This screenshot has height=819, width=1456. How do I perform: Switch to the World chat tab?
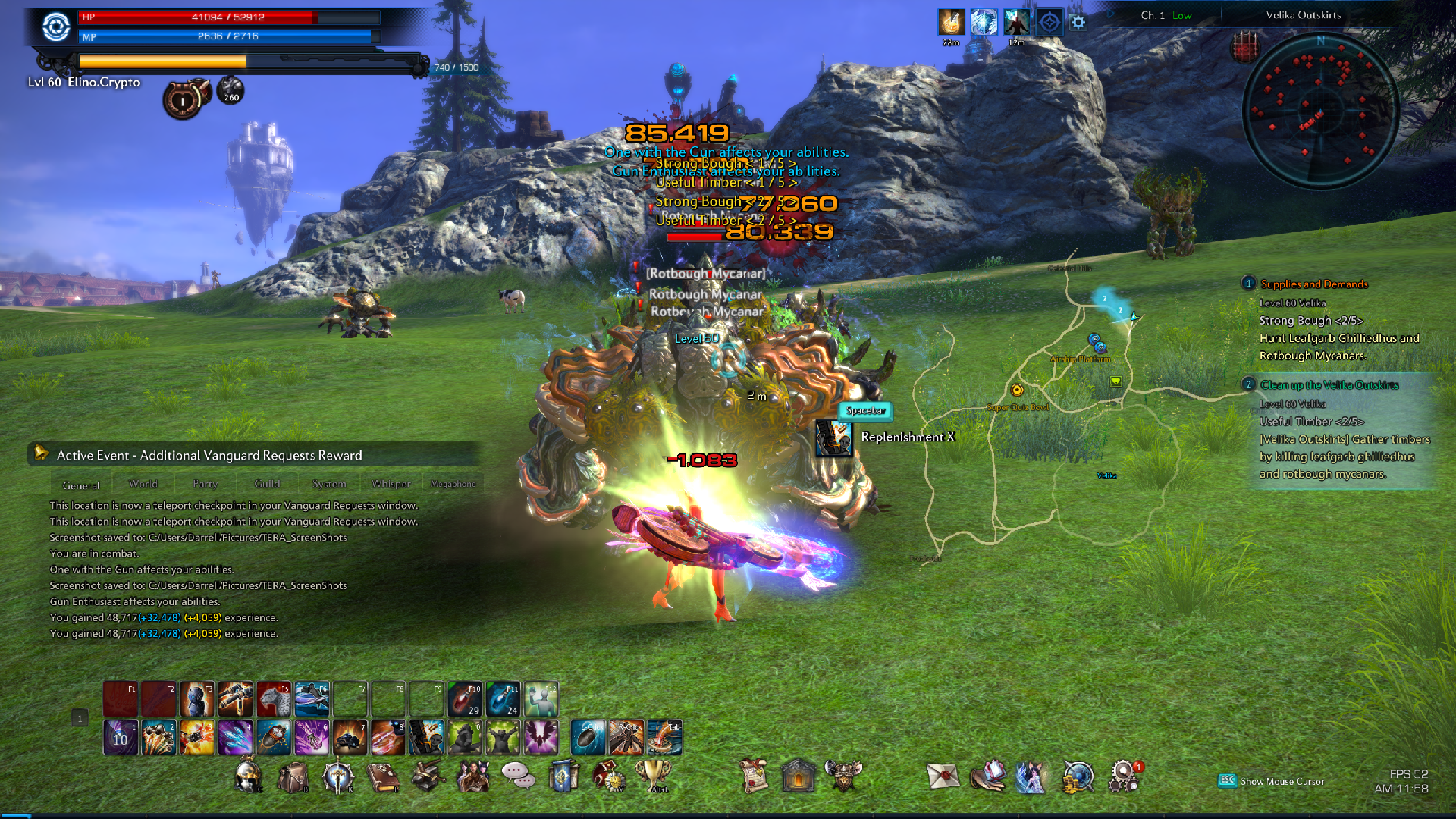[143, 484]
